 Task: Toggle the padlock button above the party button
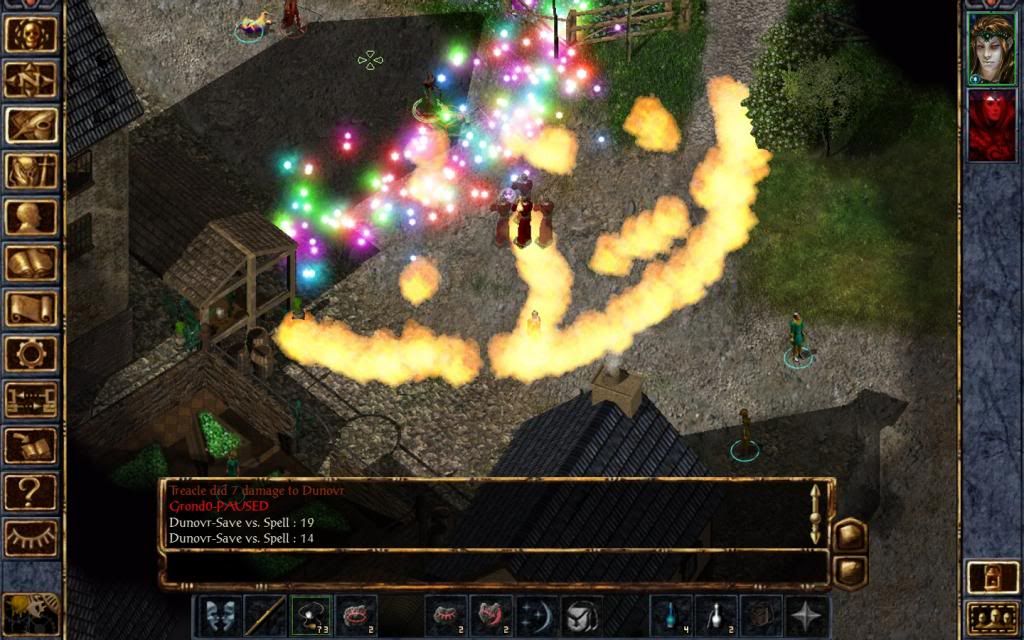coord(990,577)
